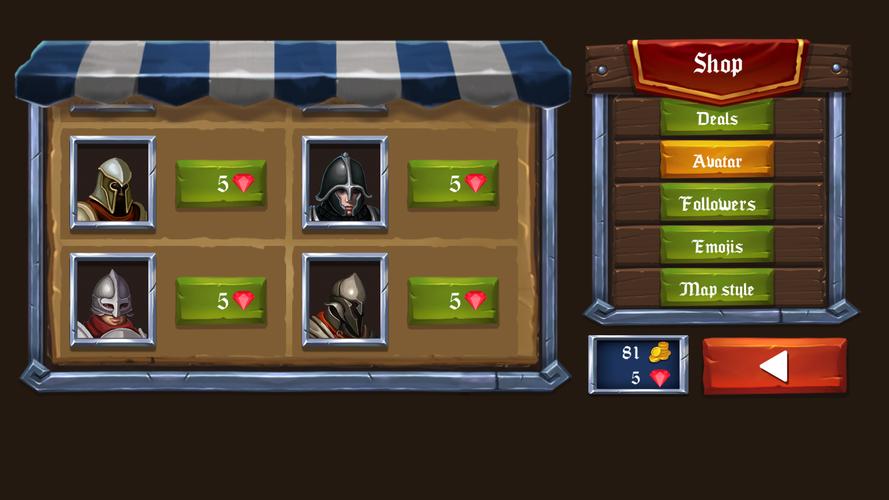Show the Map style category
The height and width of the screenshot is (500, 889).
pos(716,289)
